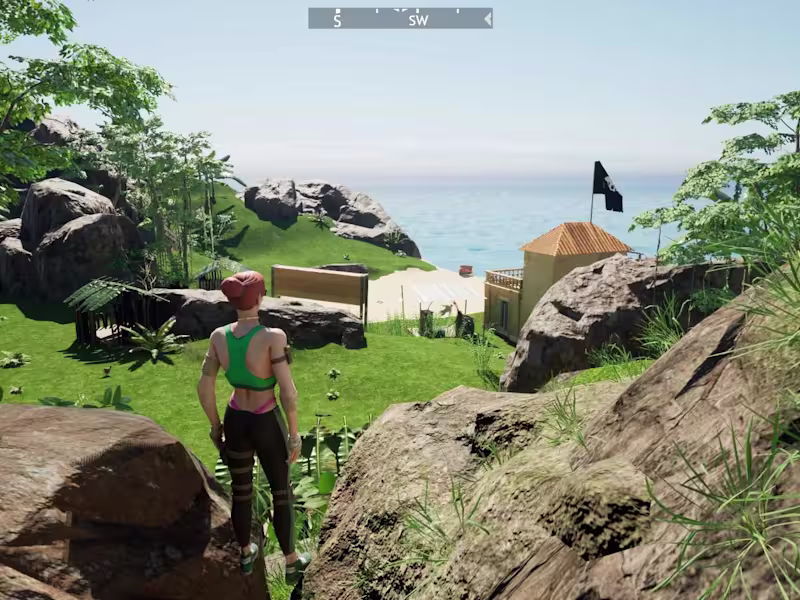Click the compass bar at the top
The width and height of the screenshot is (800, 600).
tap(399, 18)
